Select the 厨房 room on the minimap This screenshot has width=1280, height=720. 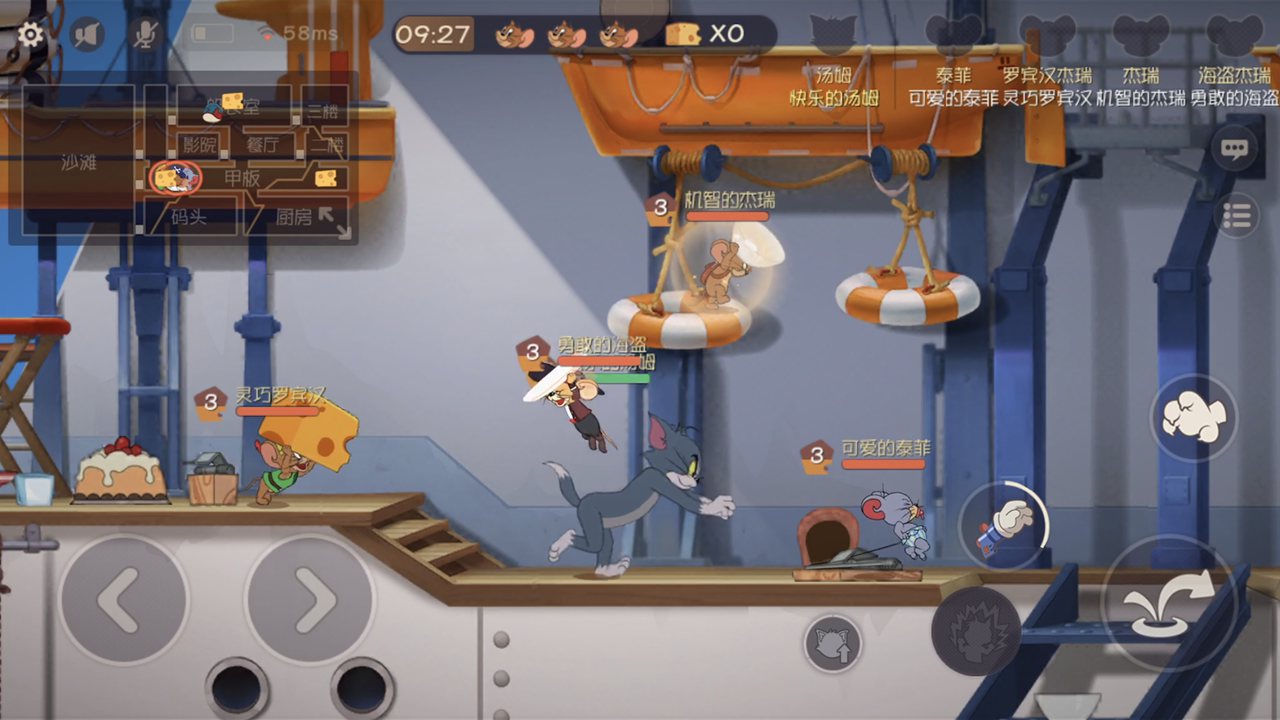(x=294, y=216)
